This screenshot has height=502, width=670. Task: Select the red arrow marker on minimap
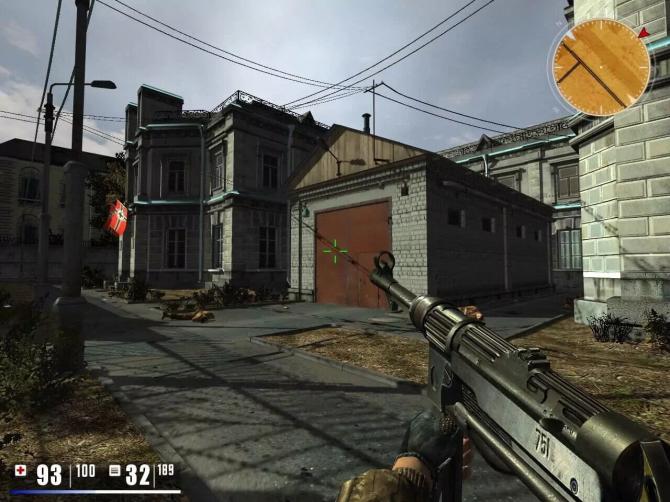[642, 33]
